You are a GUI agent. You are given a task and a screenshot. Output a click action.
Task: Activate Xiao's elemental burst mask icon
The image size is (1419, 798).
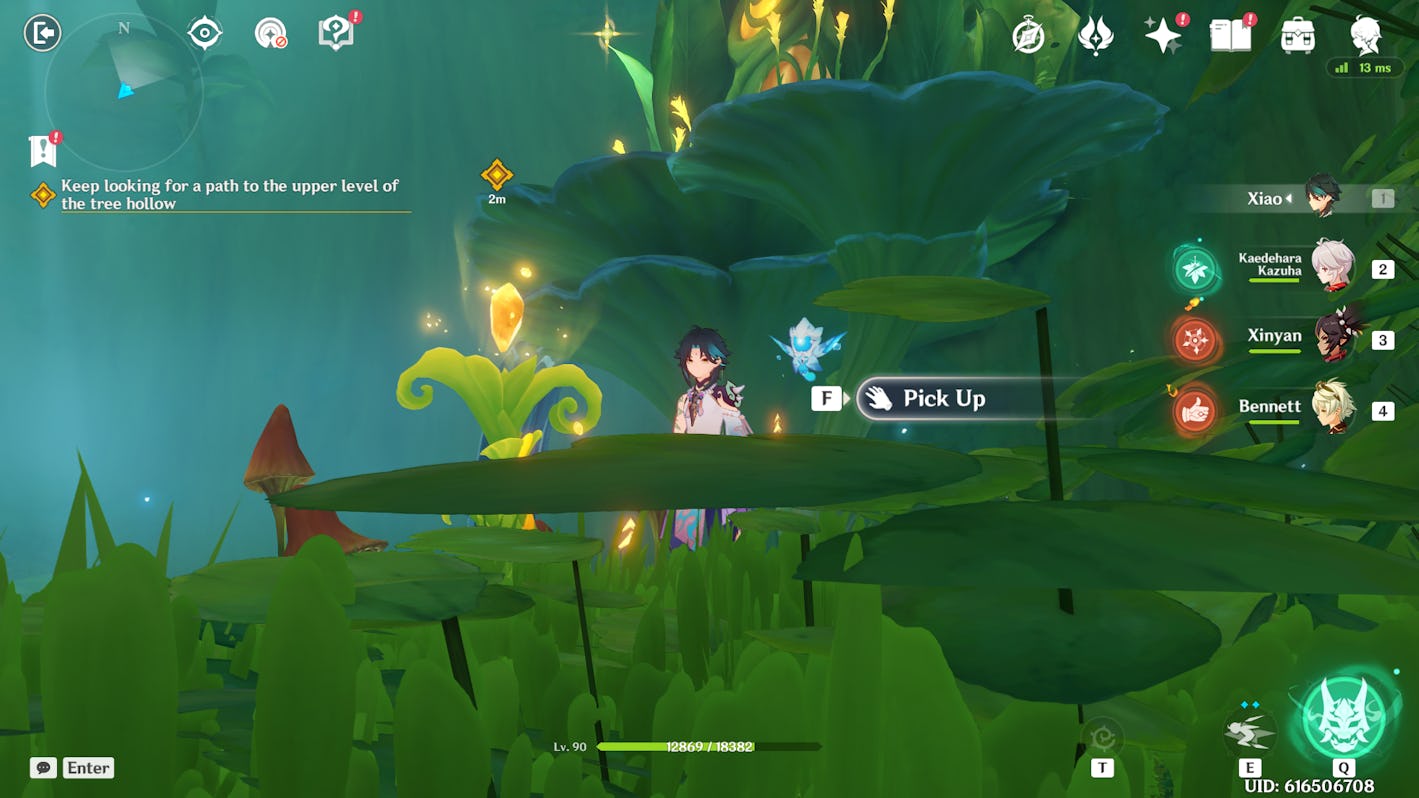pyautogui.click(x=1344, y=718)
